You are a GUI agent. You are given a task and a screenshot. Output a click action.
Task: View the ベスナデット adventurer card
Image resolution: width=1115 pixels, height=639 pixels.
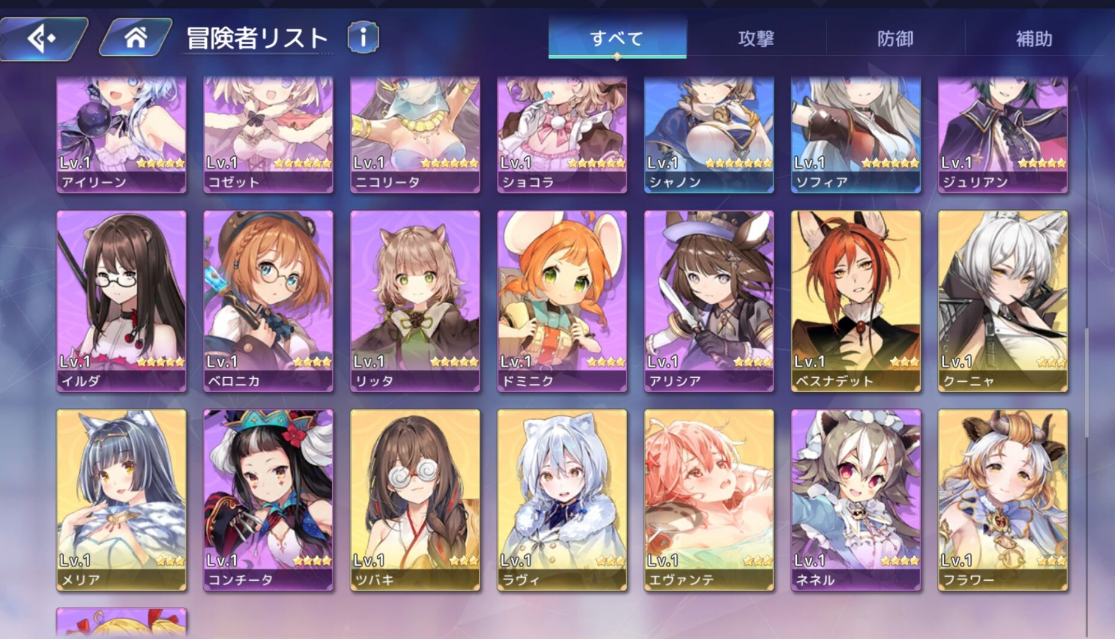[x=856, y=300]
